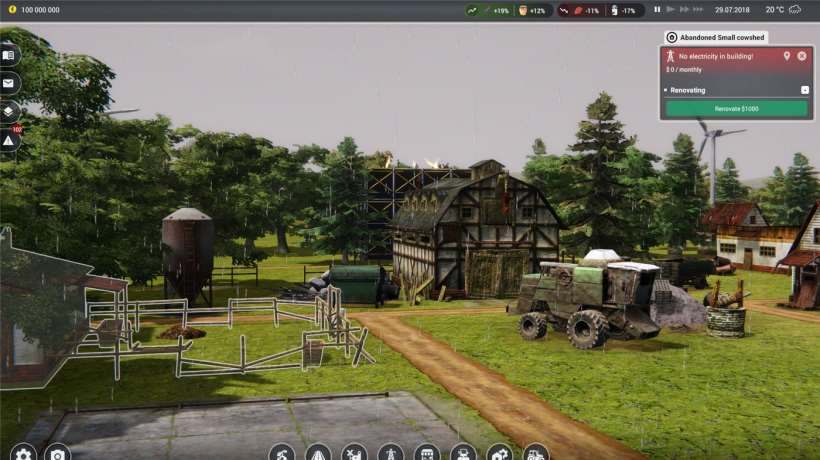Collapse the Renovating section
The image size is (820, 460).
coord(805,90)
